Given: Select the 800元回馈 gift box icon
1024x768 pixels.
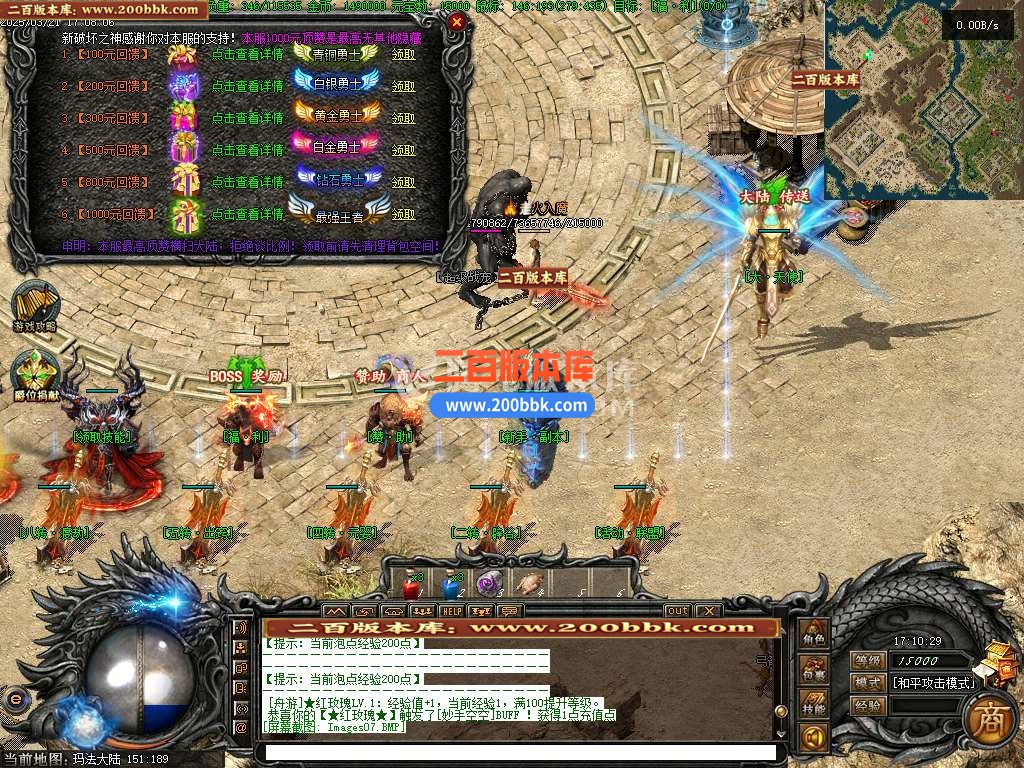Looking at the screenshot, I should tap(184, 181).
